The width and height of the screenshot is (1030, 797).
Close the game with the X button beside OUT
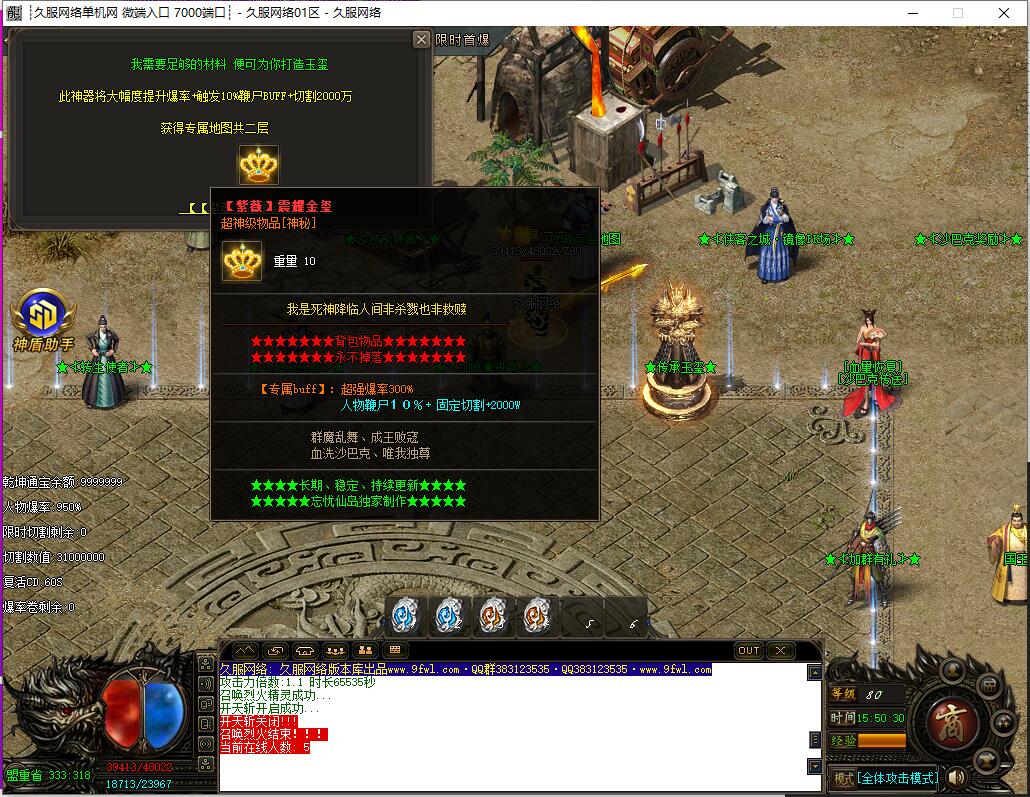[780, 650]
